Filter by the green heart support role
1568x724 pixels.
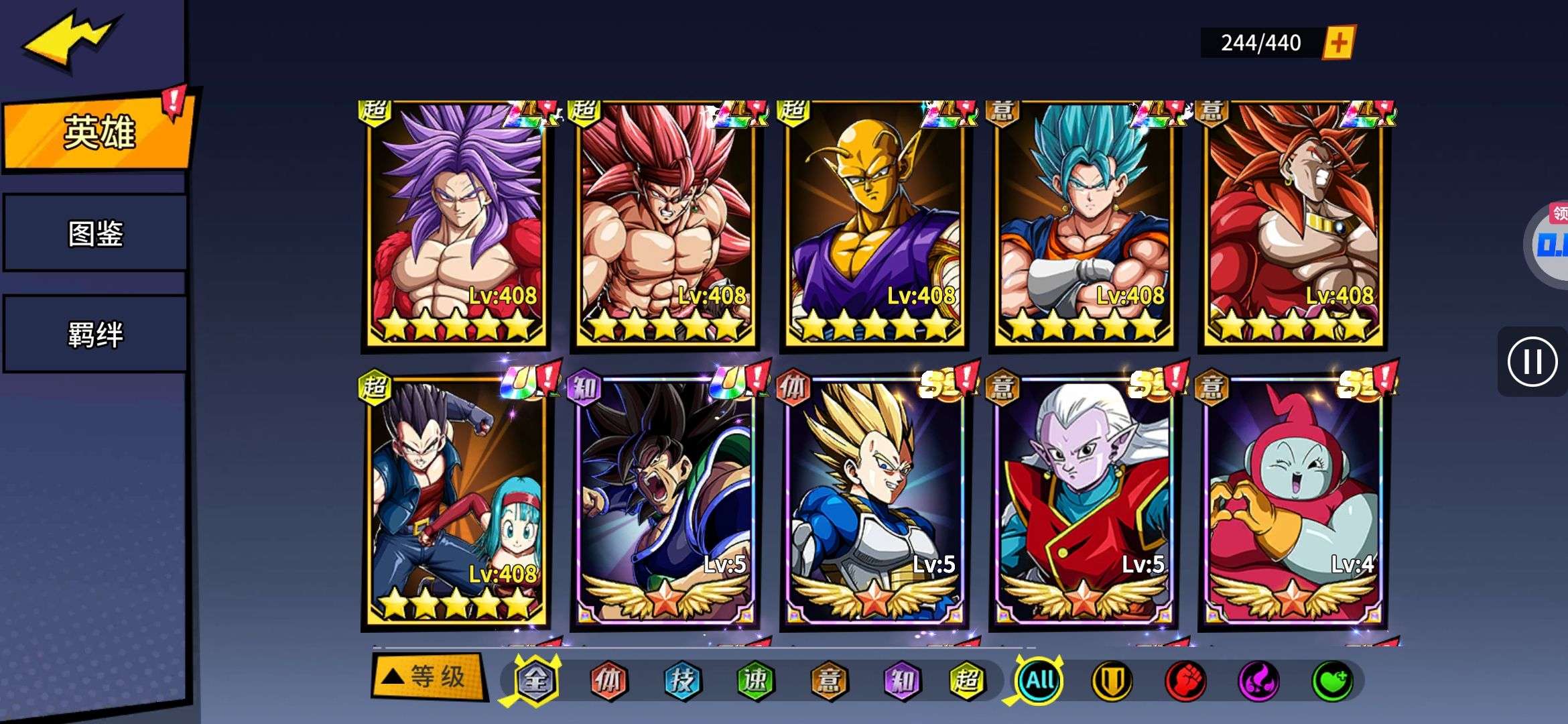(1331, 680)
